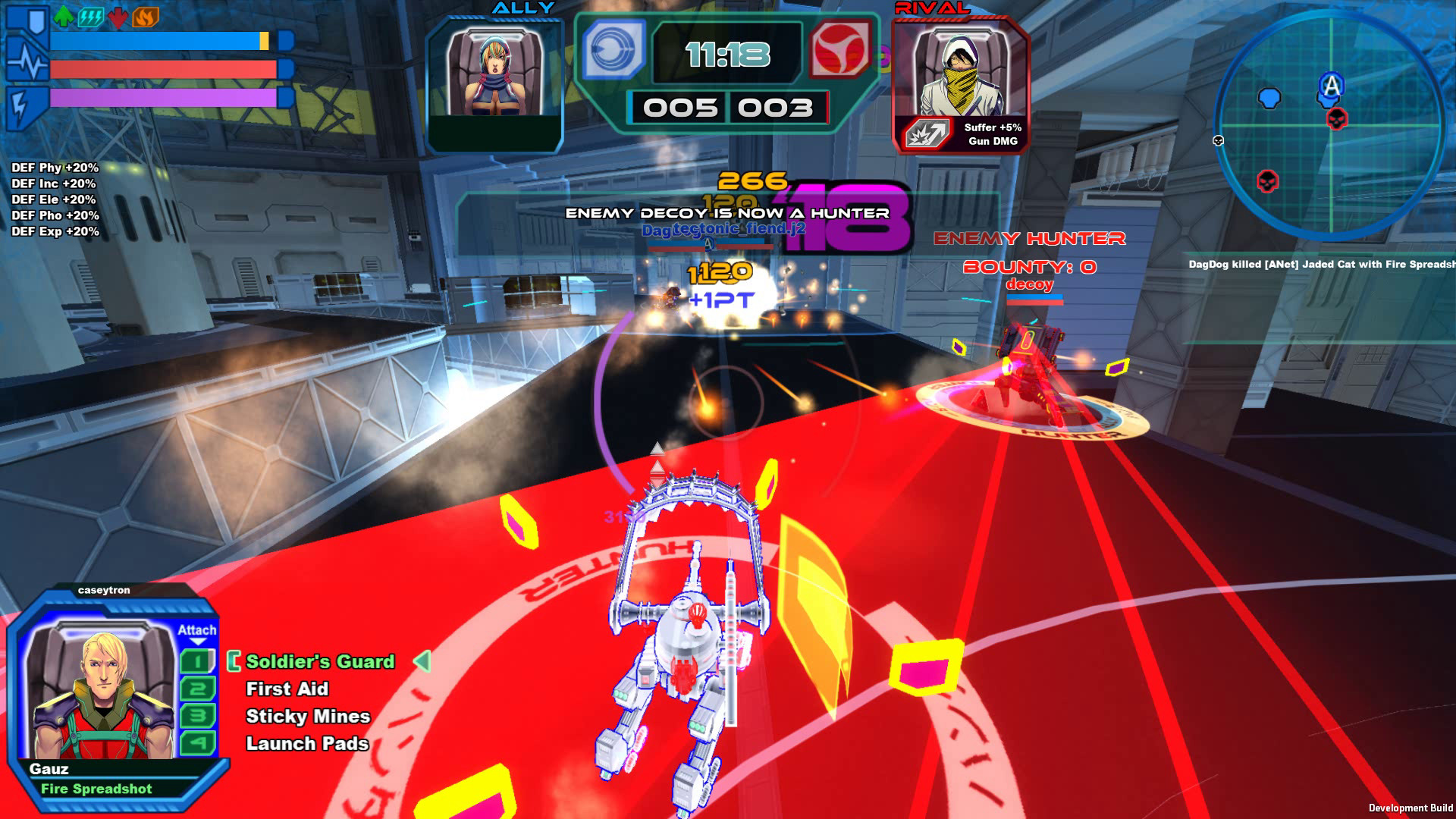Click the lightning bolt icon beside the purple bar

click(20, 105)
